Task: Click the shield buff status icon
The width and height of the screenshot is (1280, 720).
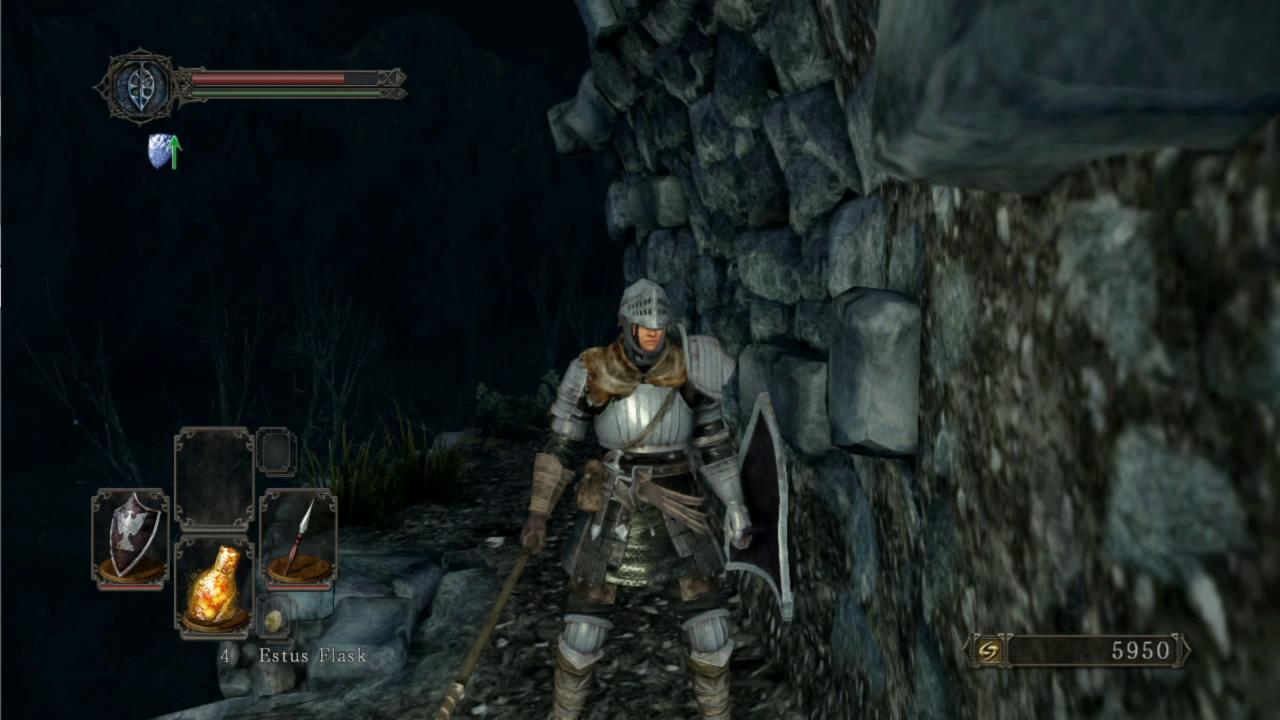Action: (164, 151)
